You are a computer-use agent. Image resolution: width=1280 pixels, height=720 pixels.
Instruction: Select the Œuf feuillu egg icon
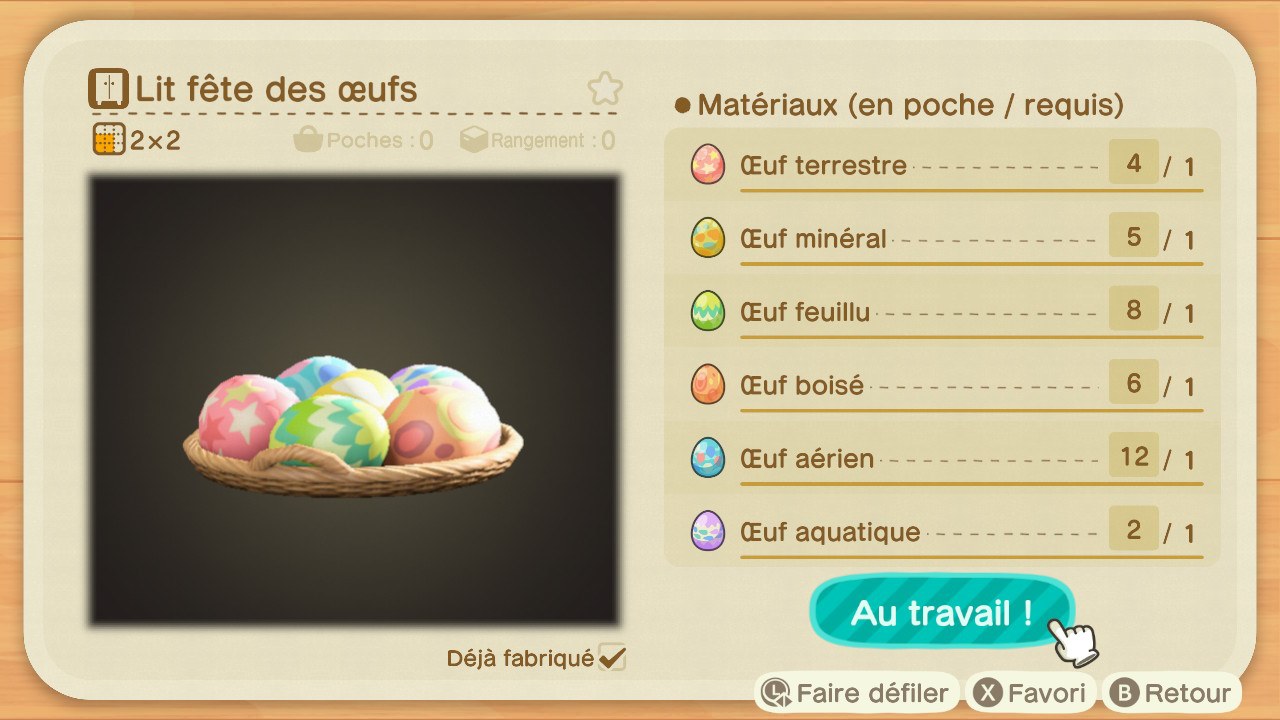(x=707, y=311)
